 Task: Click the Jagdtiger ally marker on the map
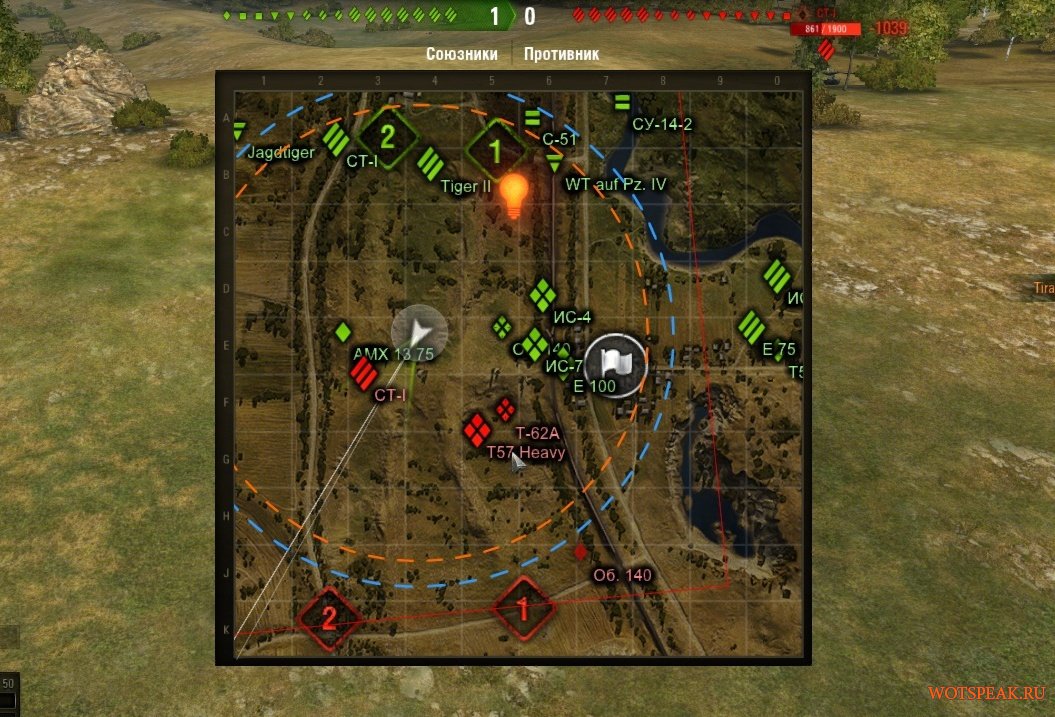pyautogui.click(x=239, y=131)
